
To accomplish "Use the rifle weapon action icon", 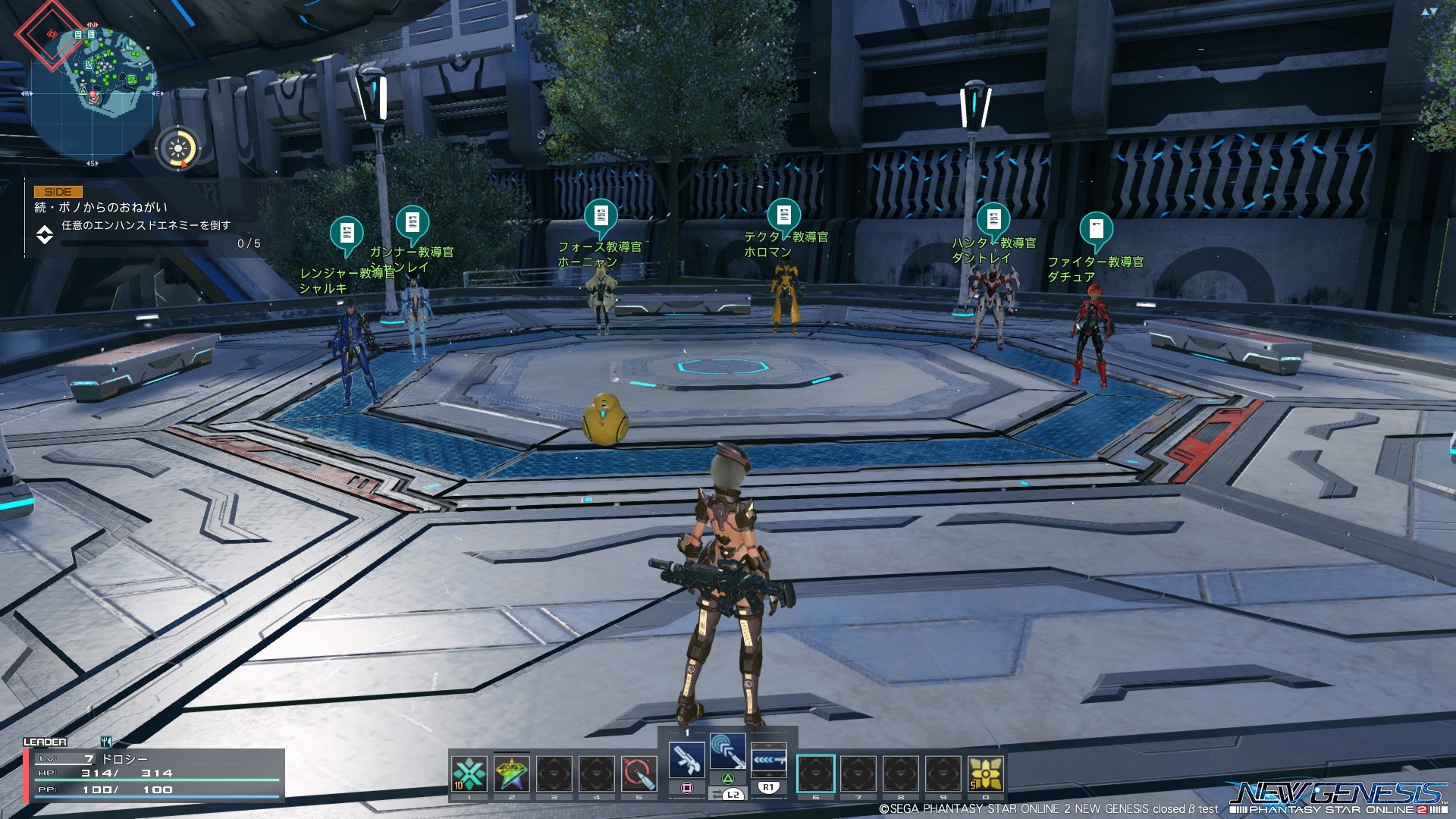I will tap(768, 758).
